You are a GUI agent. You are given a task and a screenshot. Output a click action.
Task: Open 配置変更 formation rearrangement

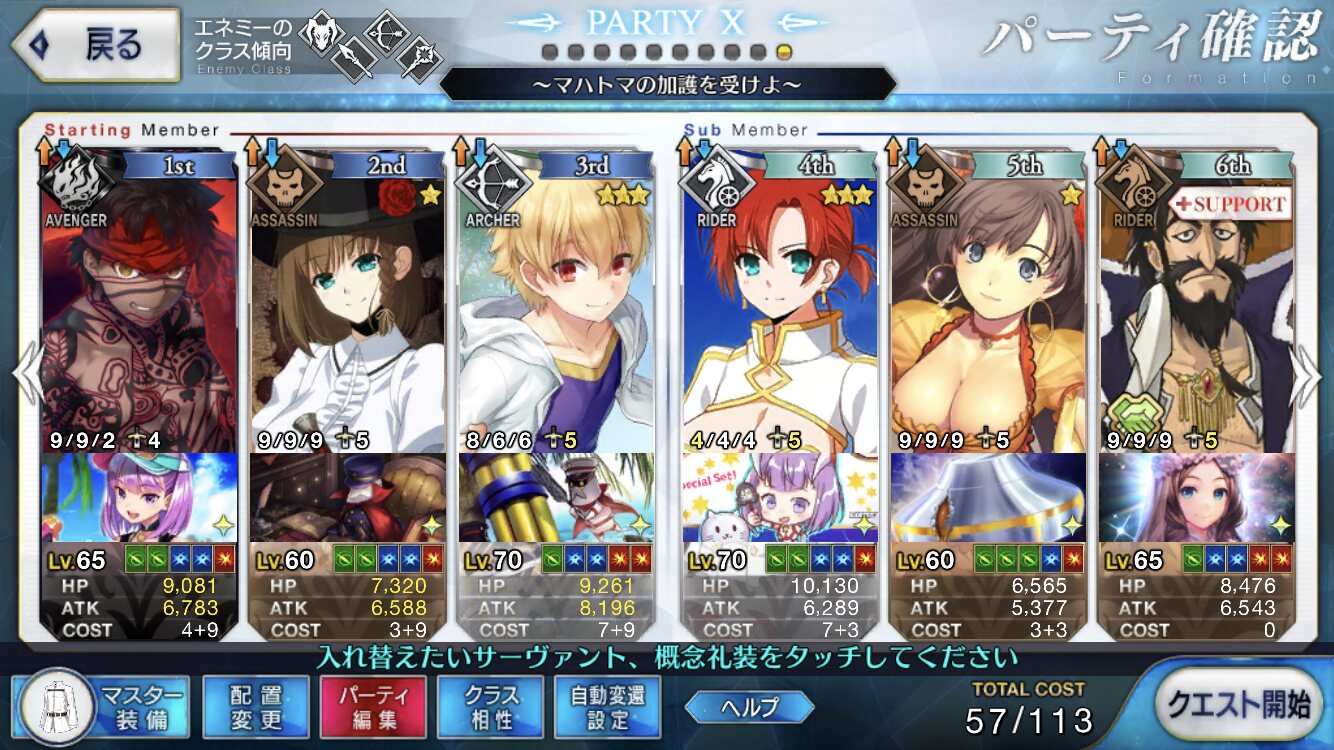coord(255,706)
